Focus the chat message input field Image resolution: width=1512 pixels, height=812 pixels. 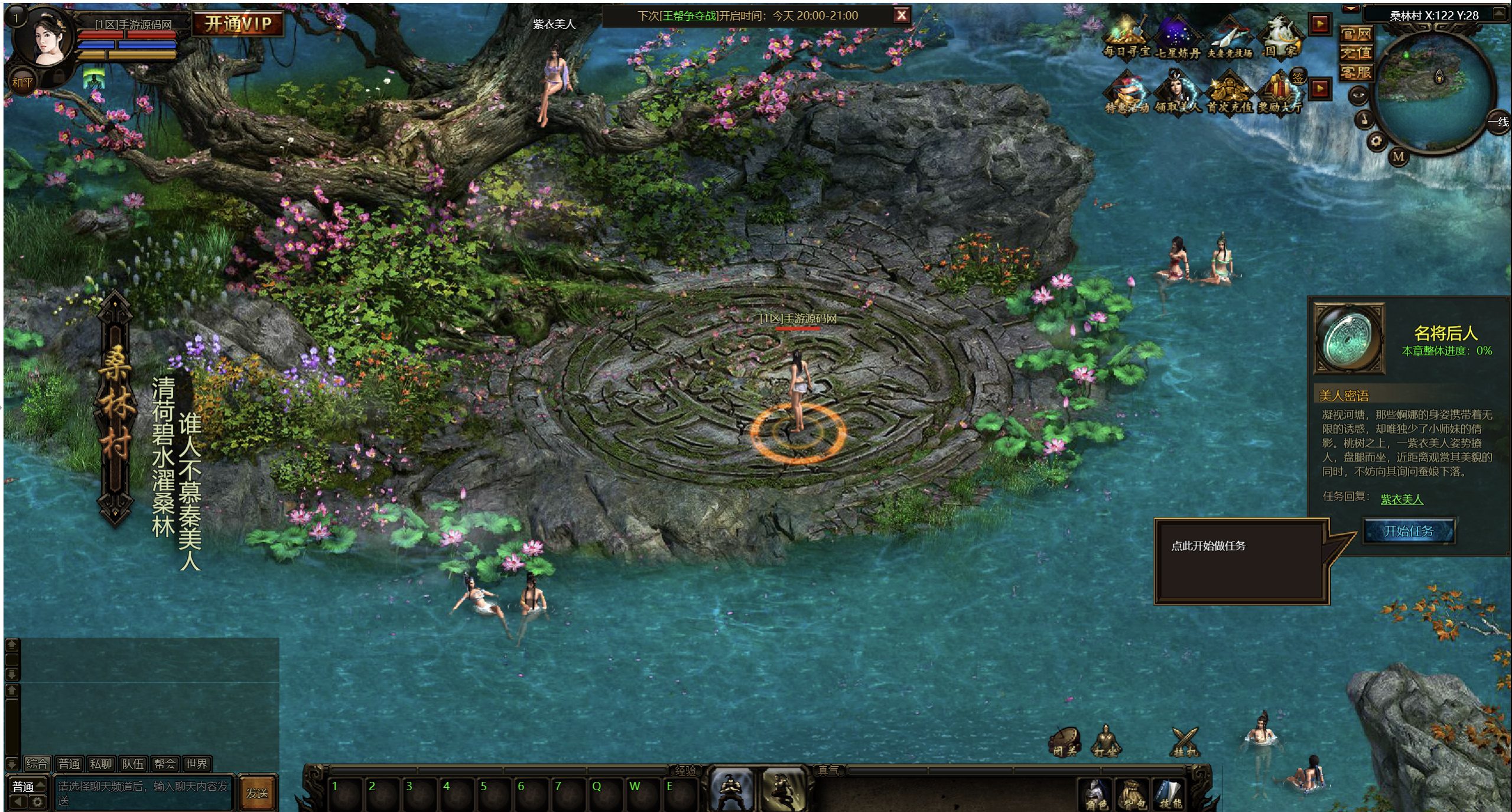143,793
